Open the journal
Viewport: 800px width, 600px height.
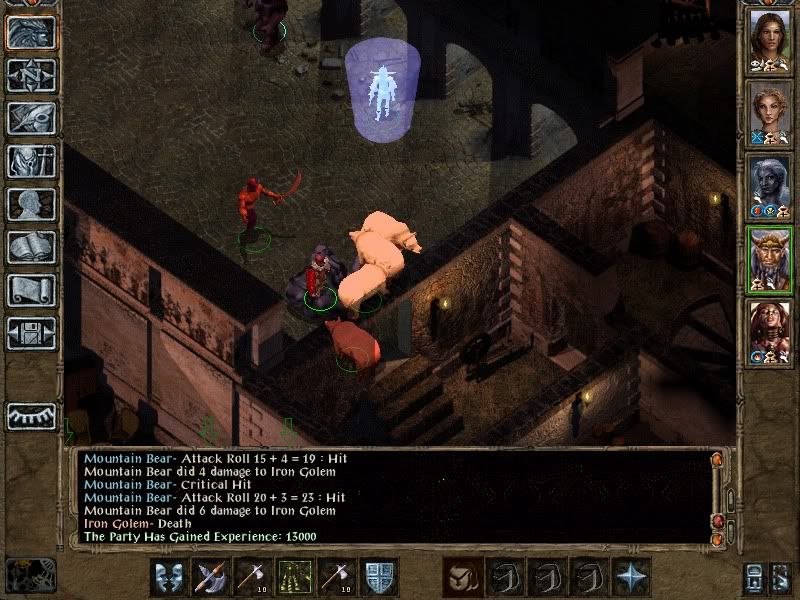(x=30, y=117)
